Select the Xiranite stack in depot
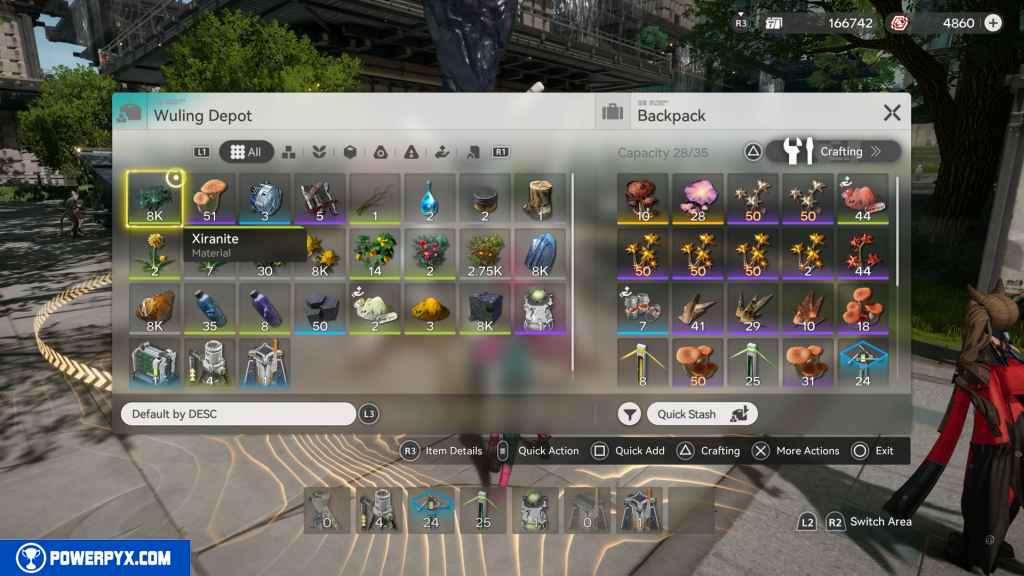This screenshot has height=576, width=1024. (154, 198)
